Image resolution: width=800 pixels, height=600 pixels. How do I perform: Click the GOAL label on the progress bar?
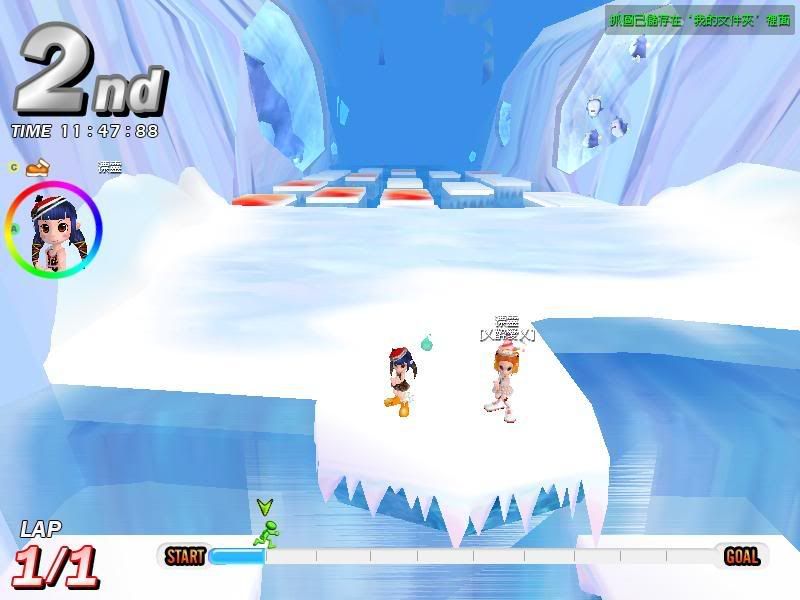741,556
